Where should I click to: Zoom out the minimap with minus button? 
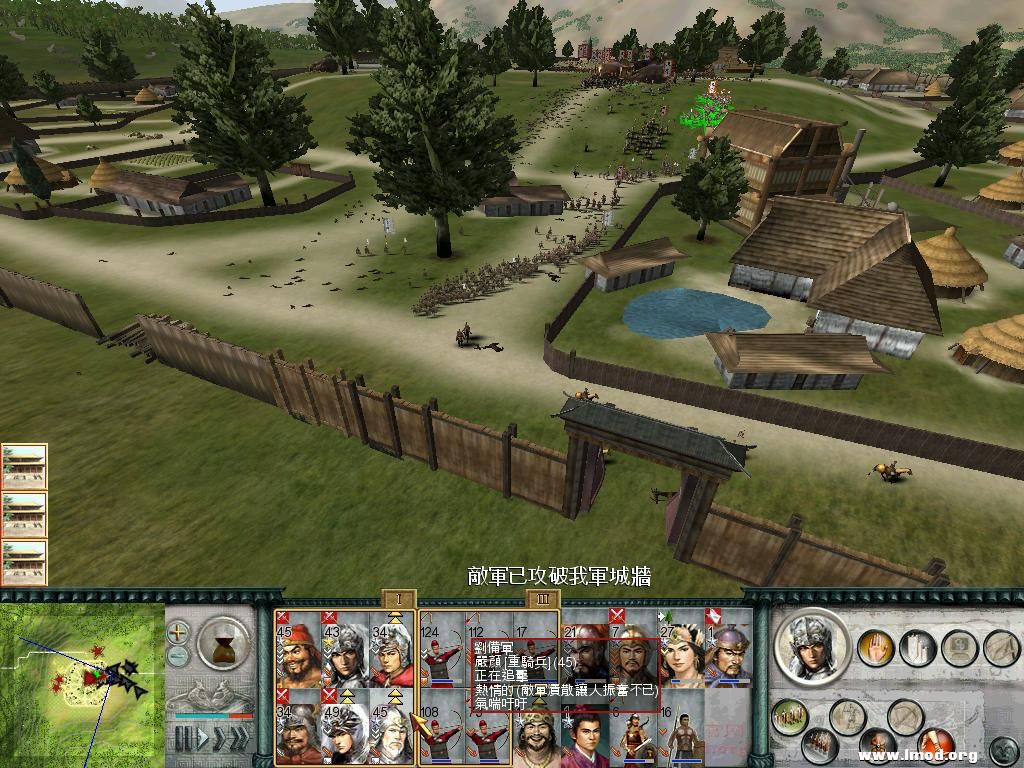179,656
